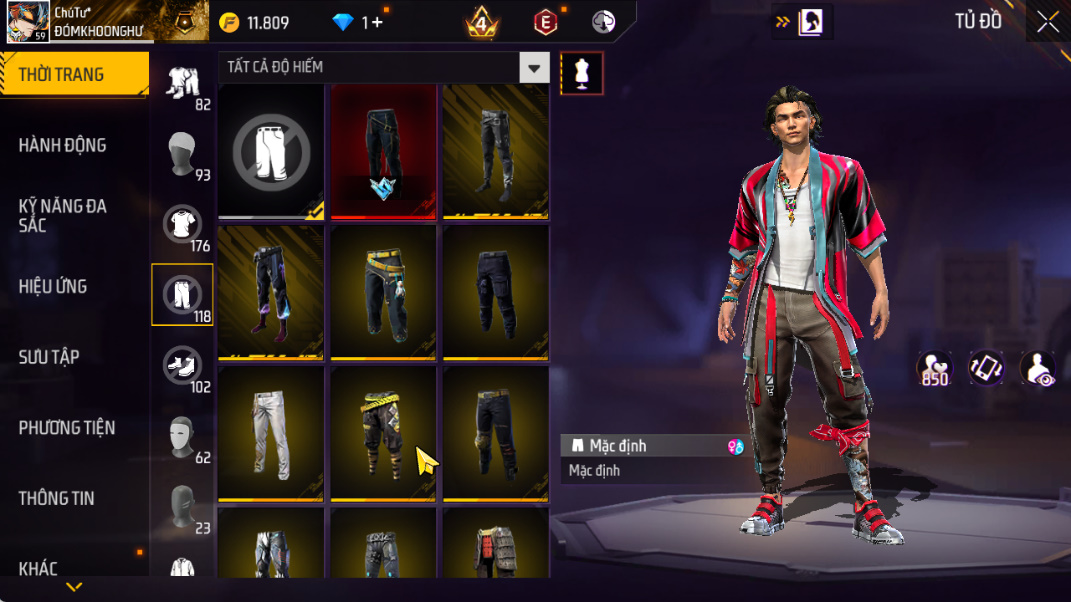Viewport: 1071px width, 602px height.
Task: Select the KỸ NĂNG ĐA SẮC tab
Action: [62, 215]
